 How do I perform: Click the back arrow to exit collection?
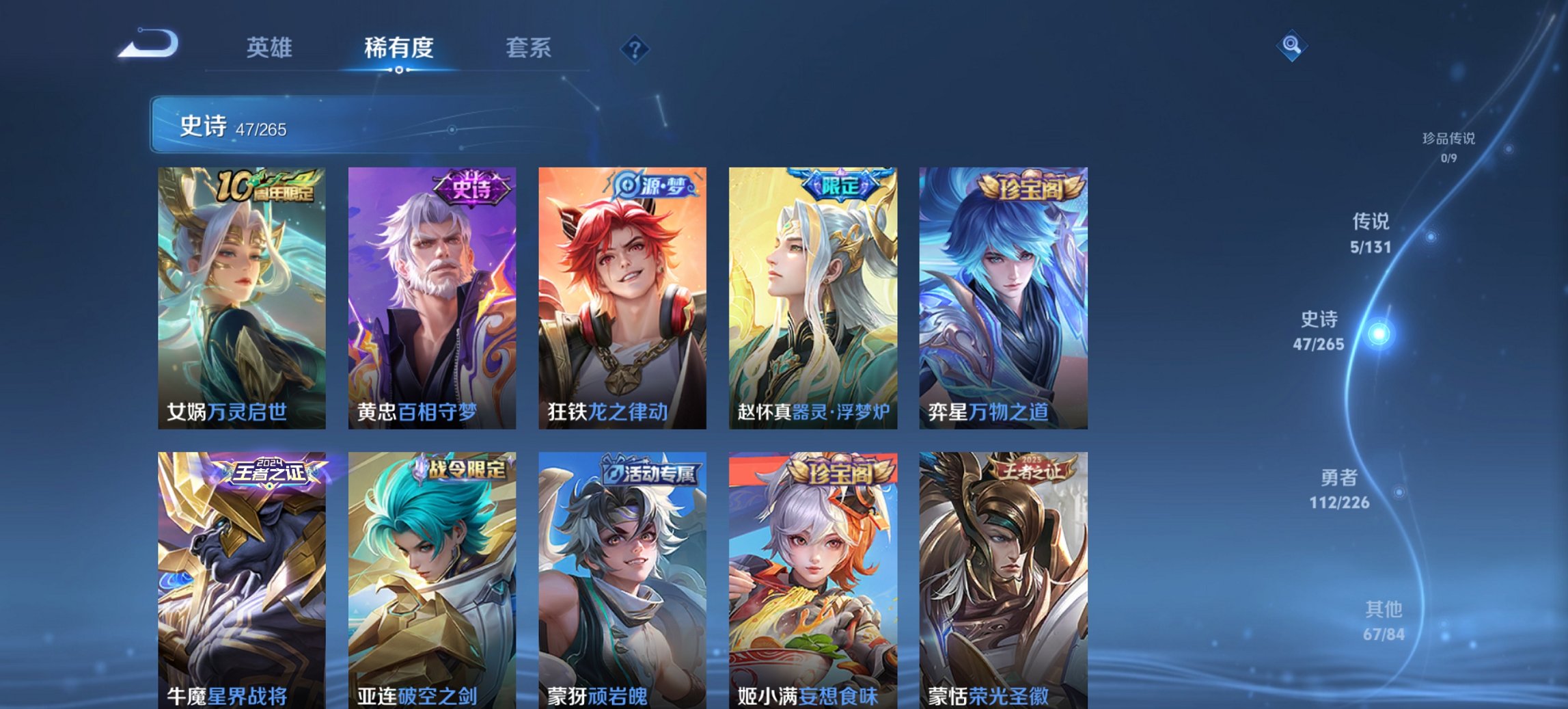[x=149, y=42]
